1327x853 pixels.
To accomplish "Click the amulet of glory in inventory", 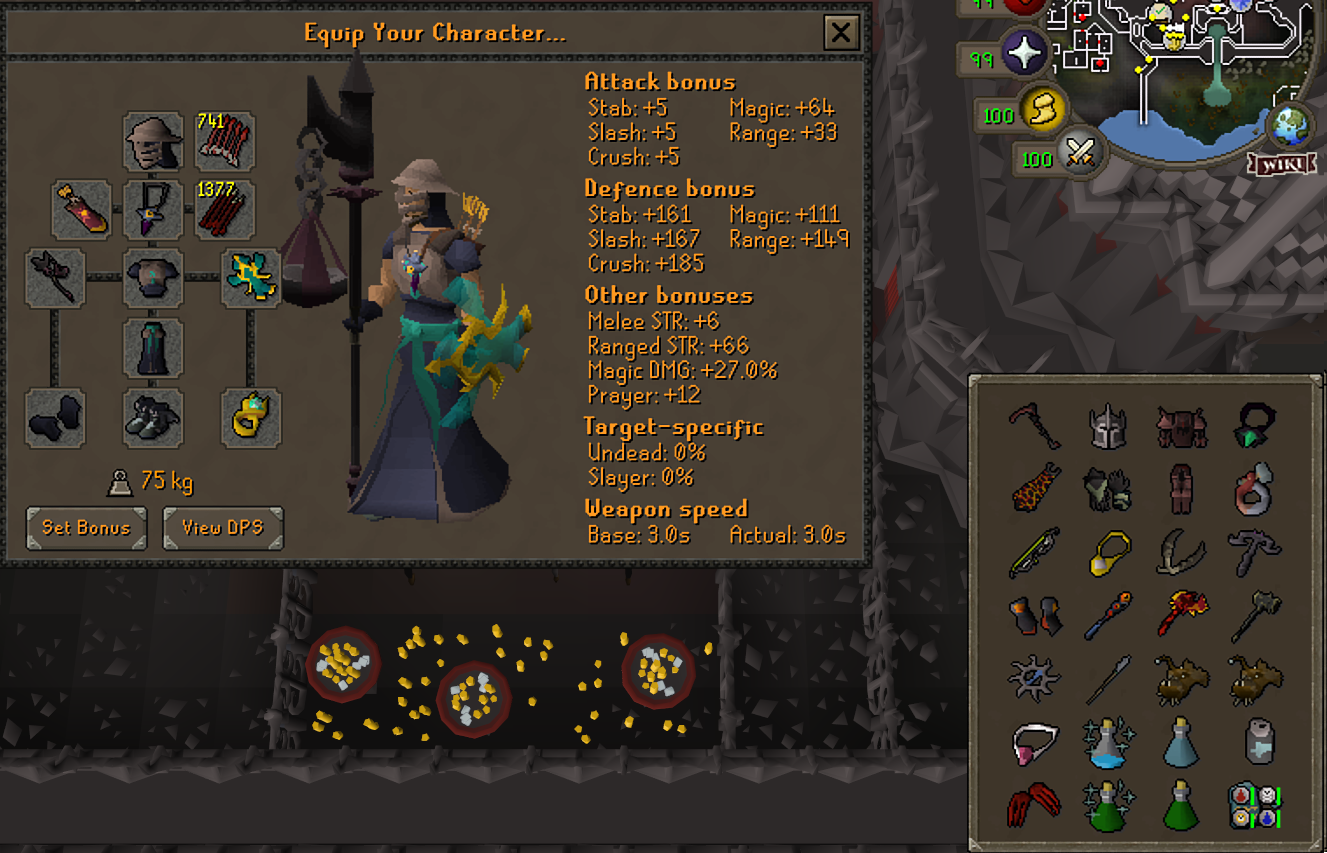I will point(1110,552).
